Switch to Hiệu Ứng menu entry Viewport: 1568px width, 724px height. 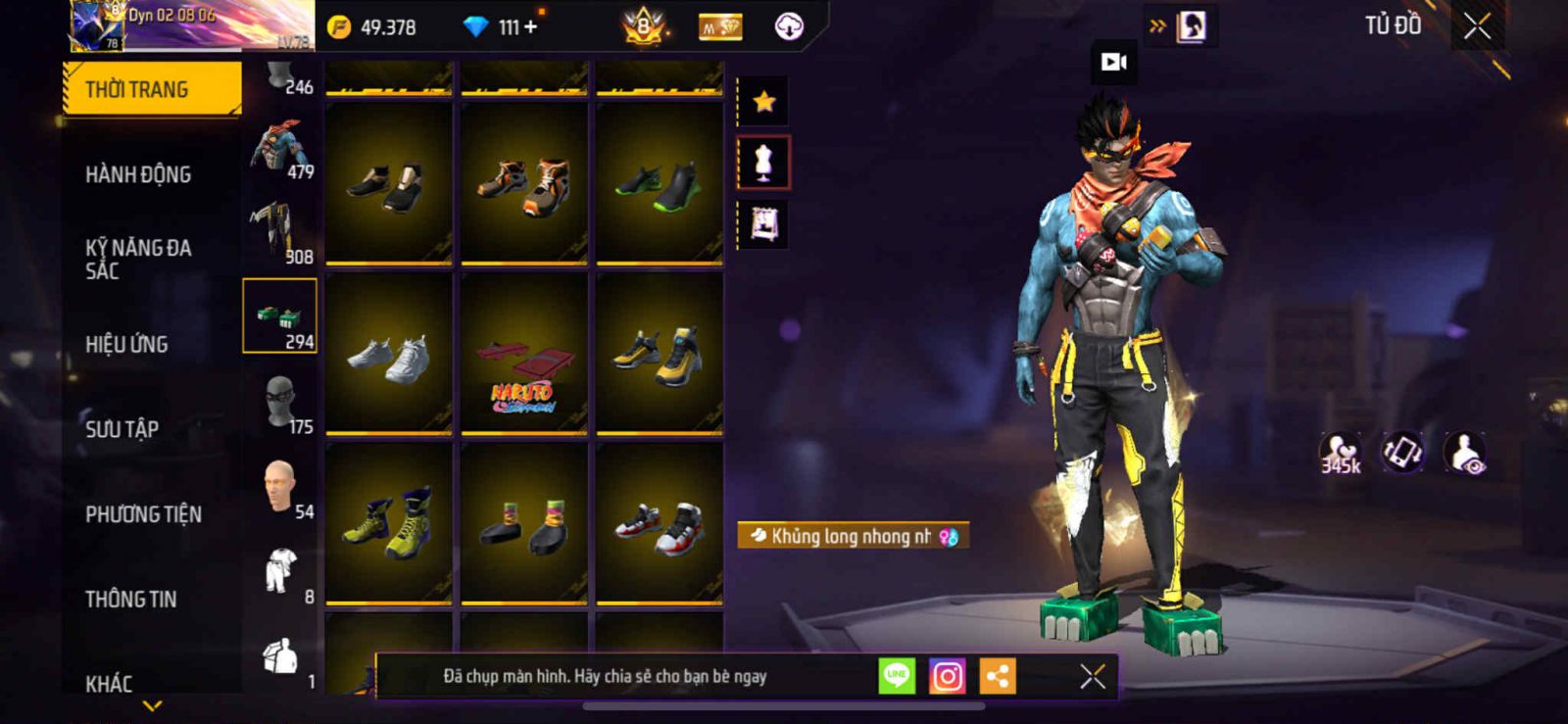tap(126, 344)
